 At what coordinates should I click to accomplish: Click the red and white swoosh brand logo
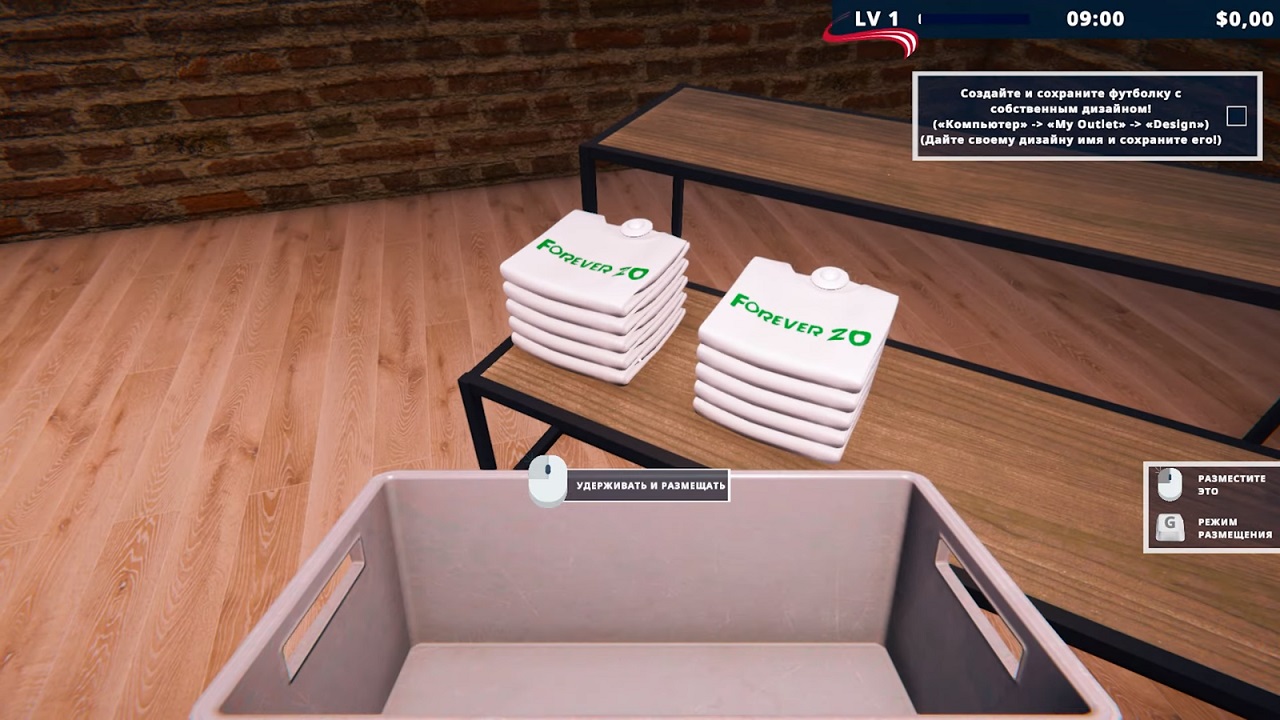click(x=869, y=38)
